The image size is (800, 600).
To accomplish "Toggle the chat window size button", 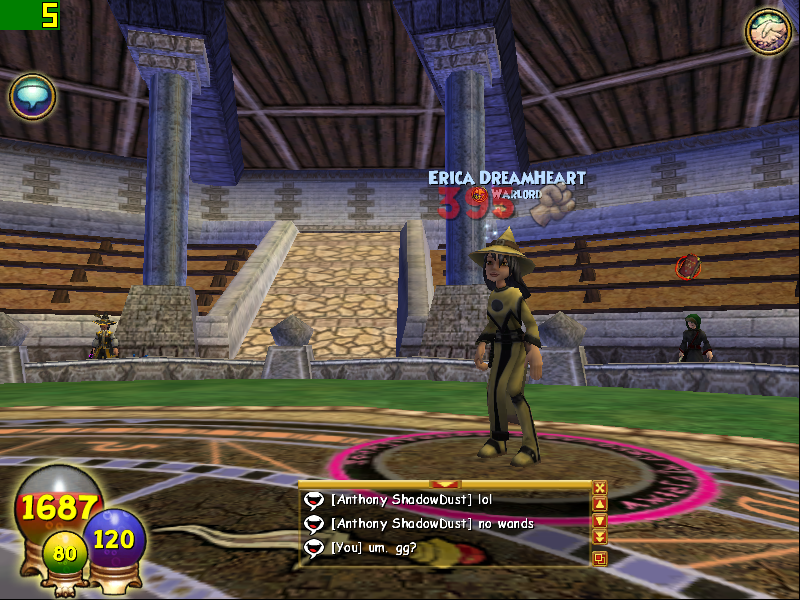I will click(x=600, y=558).
